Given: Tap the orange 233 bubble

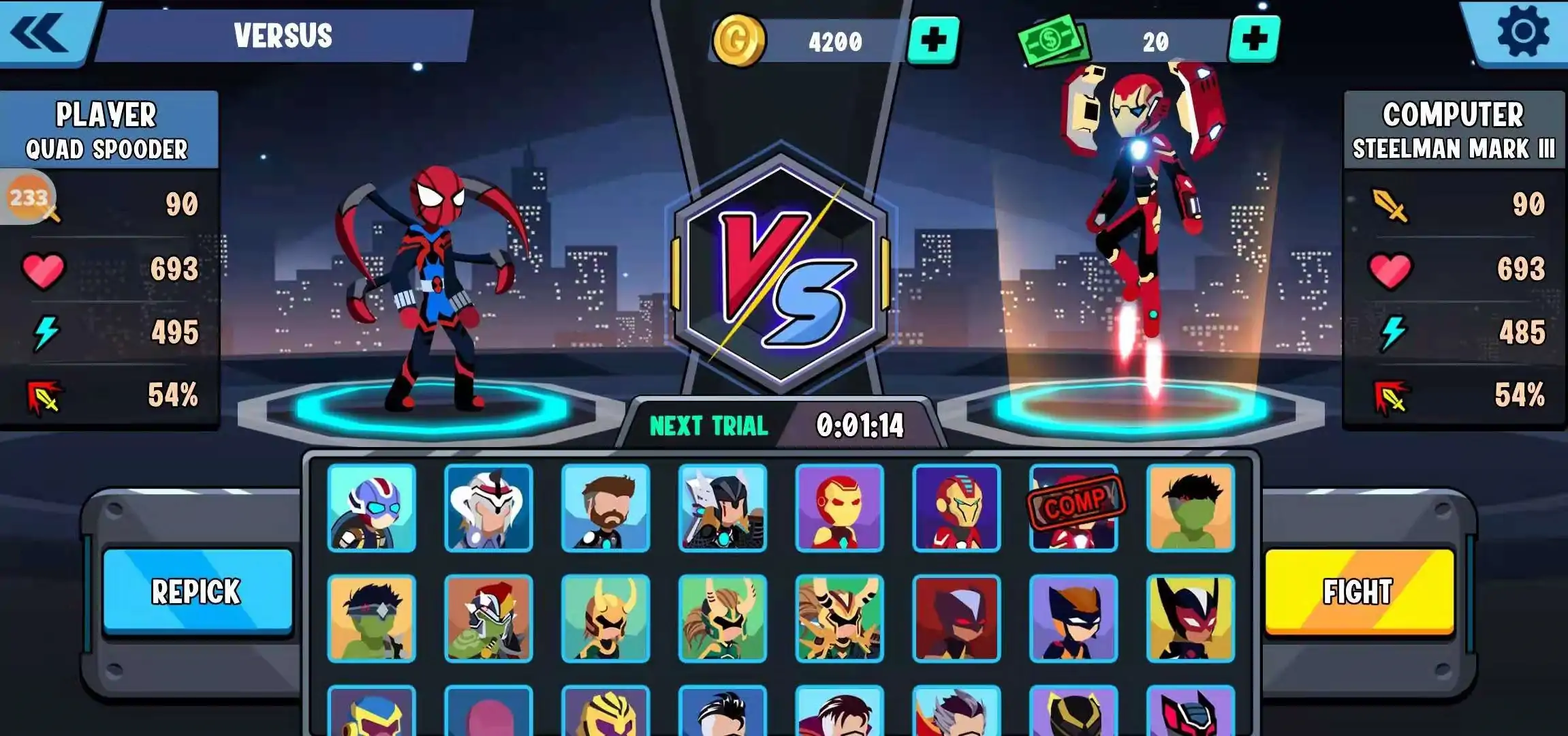Looking at the screenshot, I should (29, 198).
